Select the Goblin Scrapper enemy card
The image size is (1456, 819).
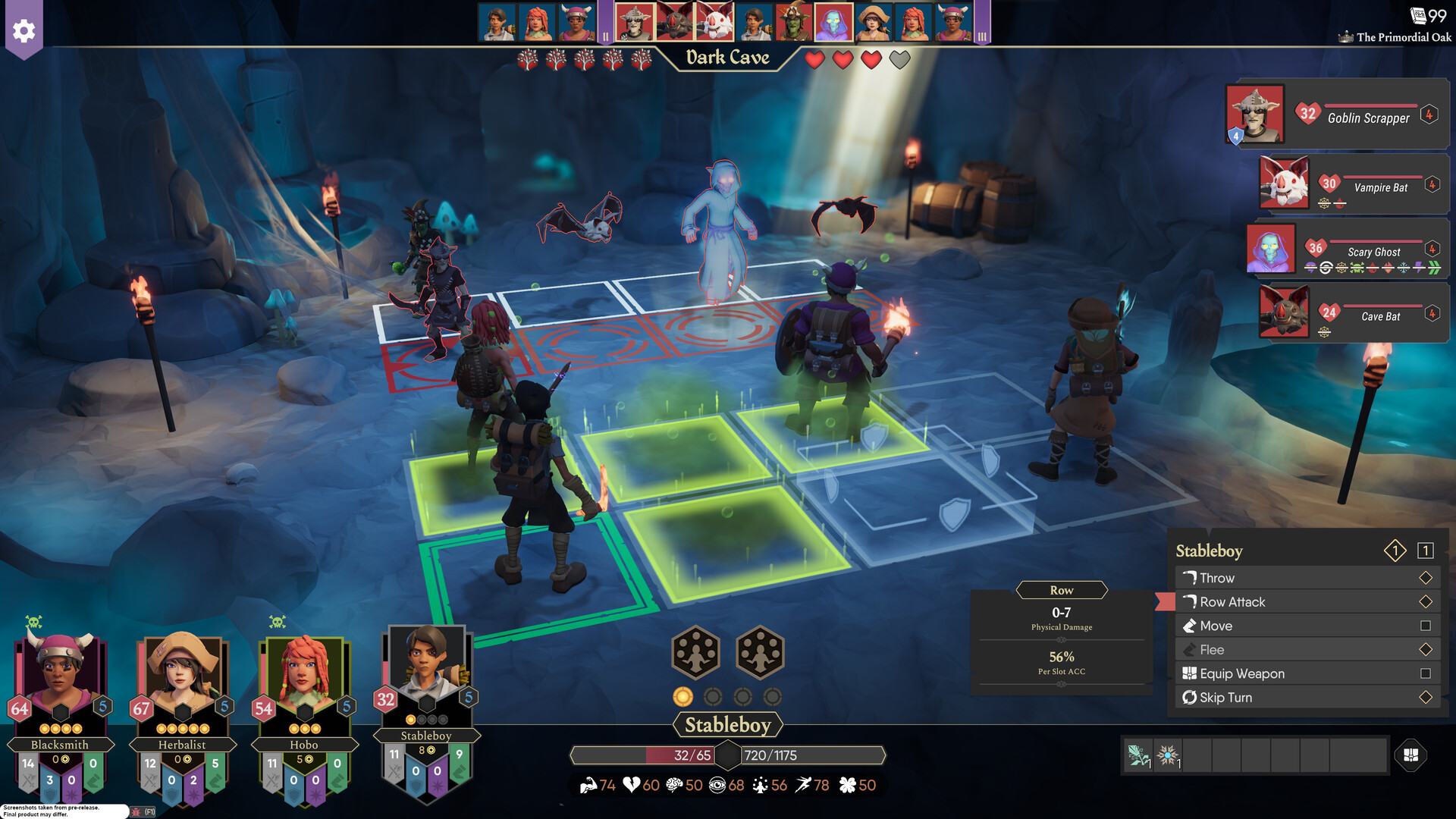click(1338, 115)
